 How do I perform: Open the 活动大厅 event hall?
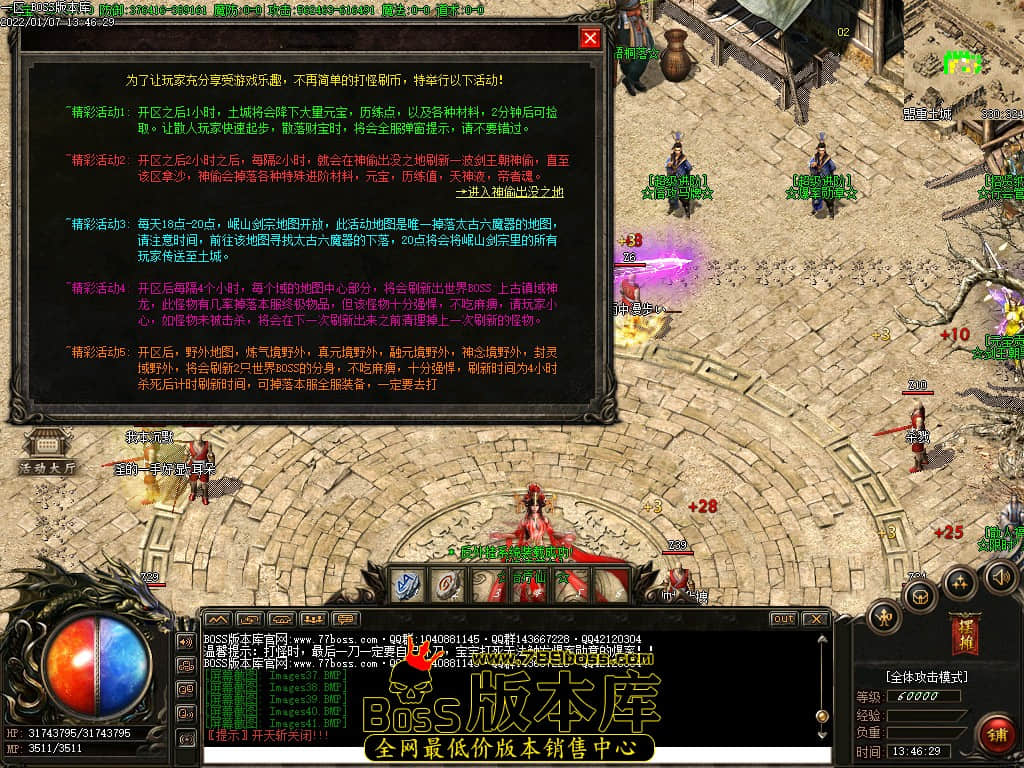pyautogui.click(x=46, y=453)
